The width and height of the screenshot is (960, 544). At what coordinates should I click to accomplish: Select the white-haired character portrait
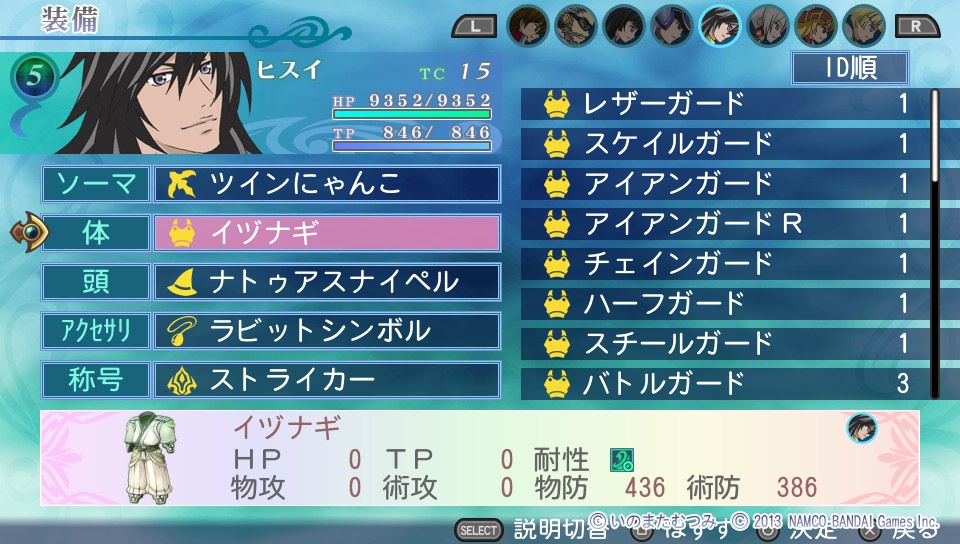767,25
